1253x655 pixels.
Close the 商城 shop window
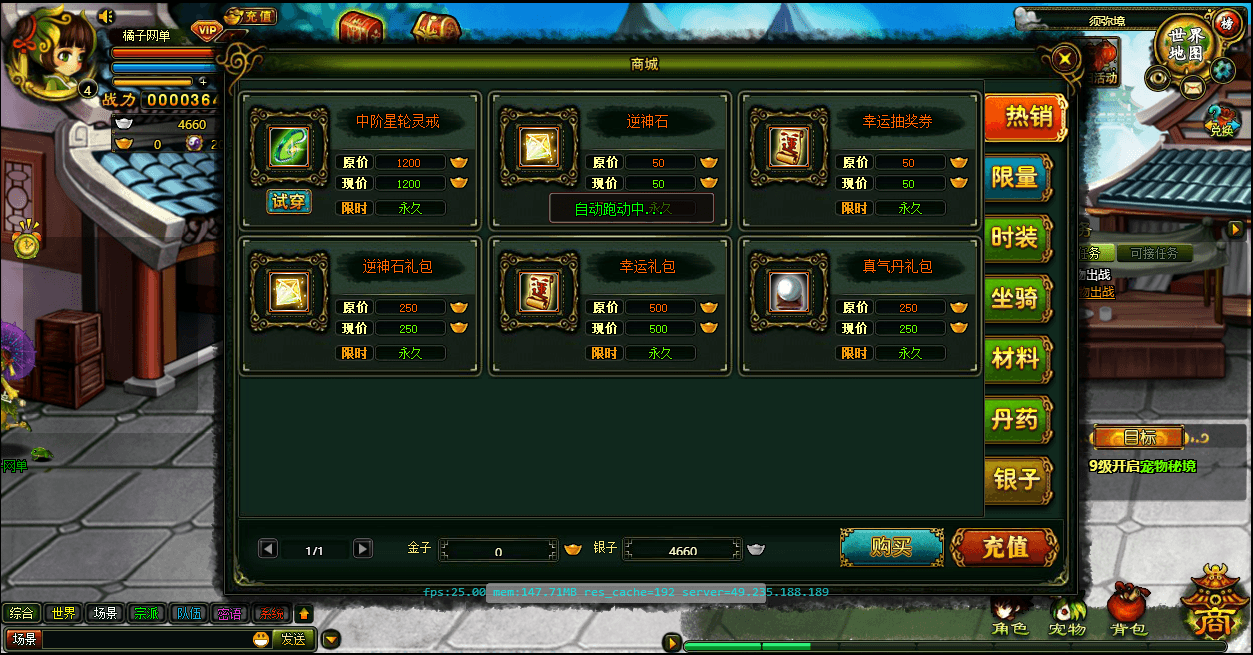coord(1066,58)
